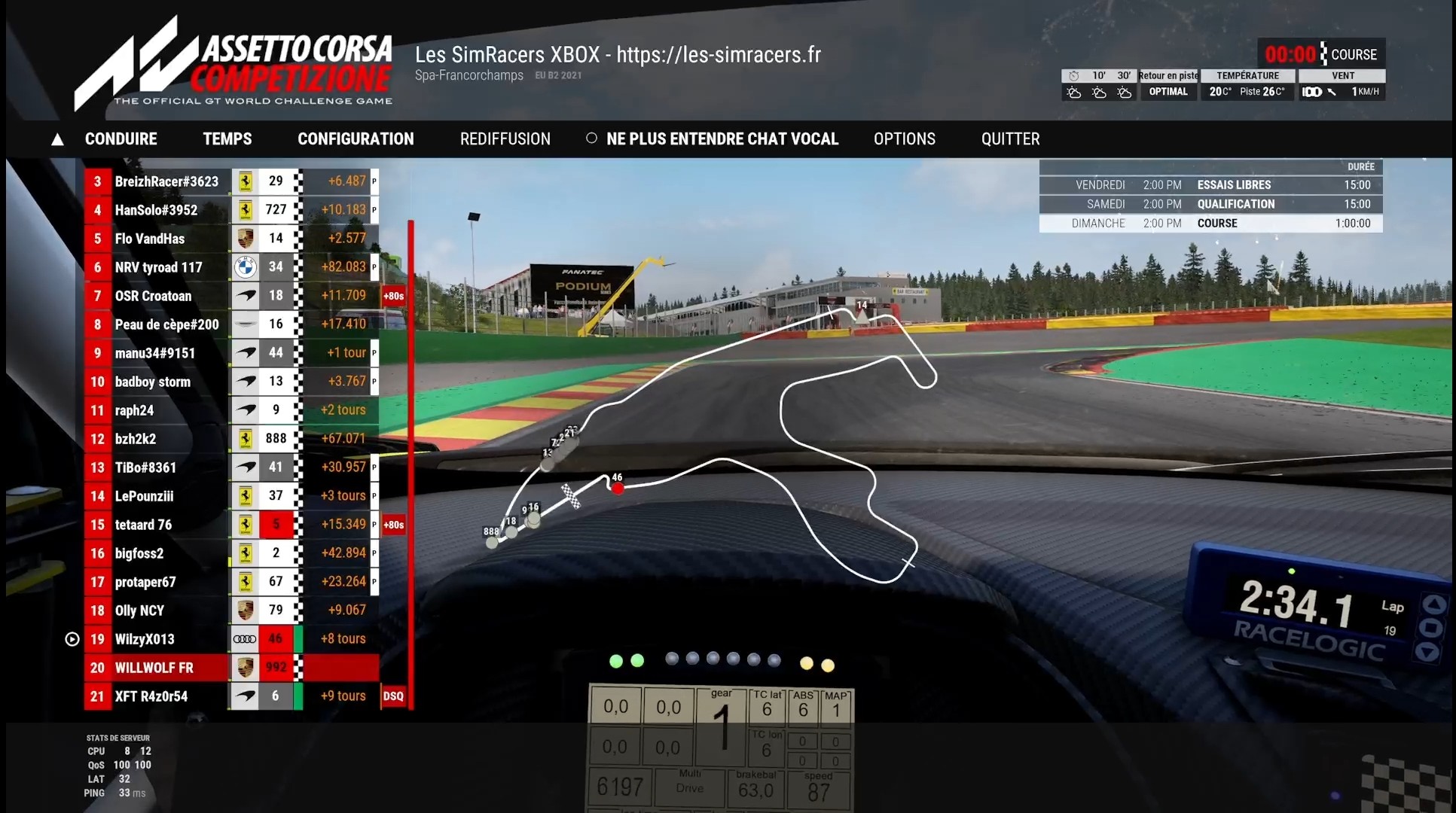Image resolution: width=1456 pixels, height=813 pixels.
Task: Choose QUITTER to leave the session
Action: point(1010,139)
